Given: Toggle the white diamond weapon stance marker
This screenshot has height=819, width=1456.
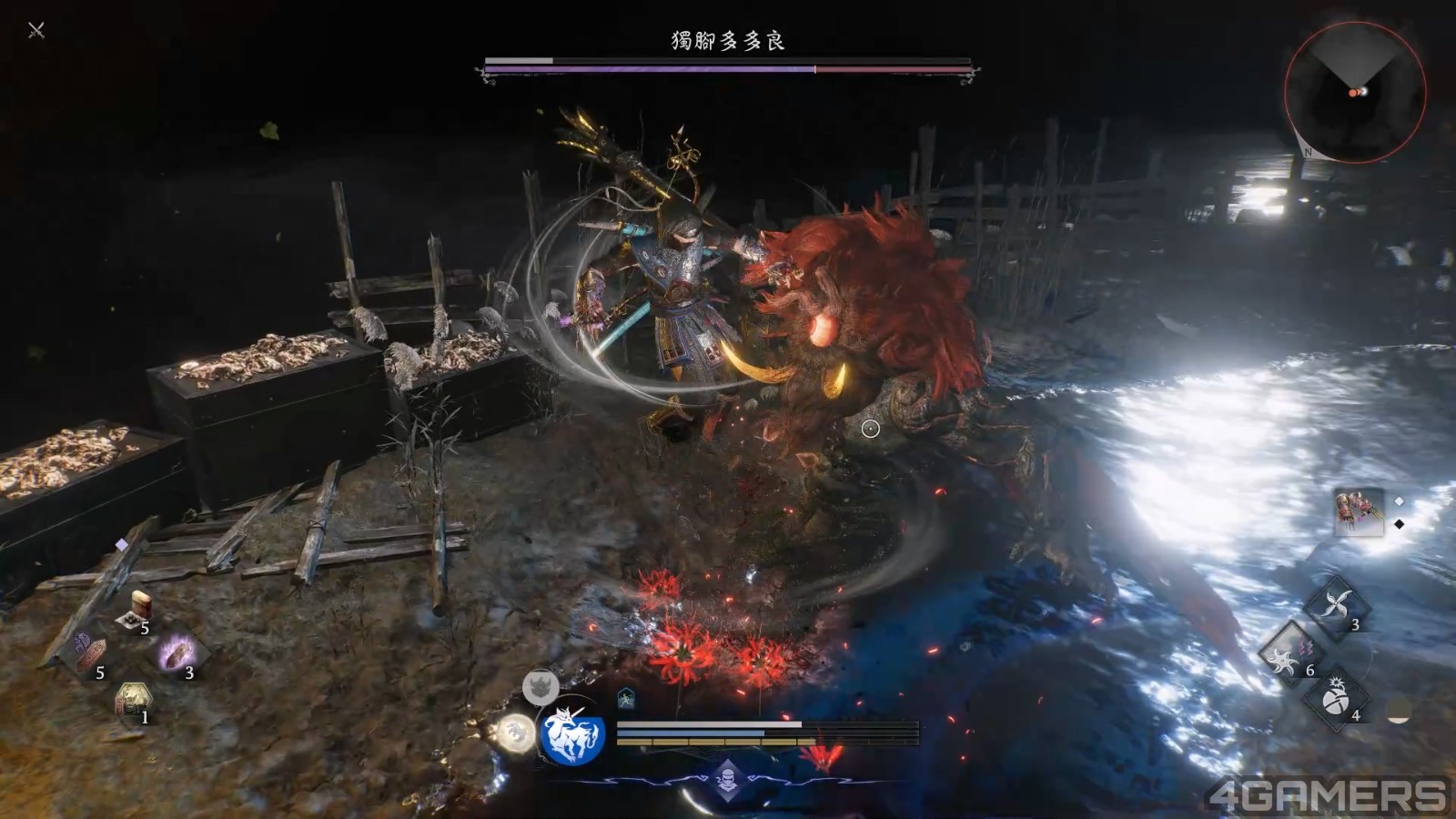Looking at the screenshot, I should point(1399,501).
